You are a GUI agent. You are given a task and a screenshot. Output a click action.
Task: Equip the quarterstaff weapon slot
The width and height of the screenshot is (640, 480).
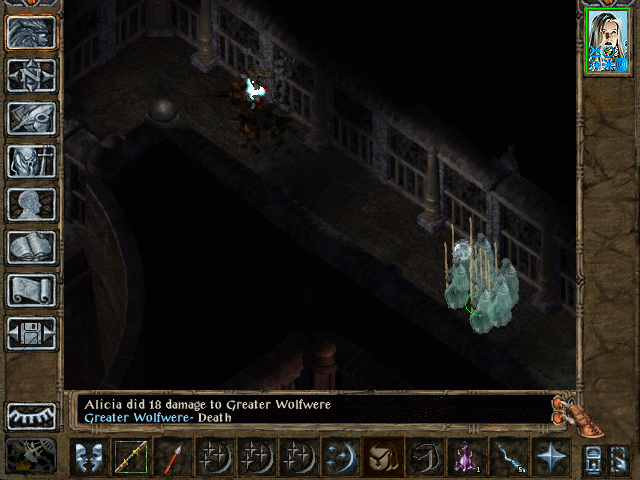click(130, 457)
